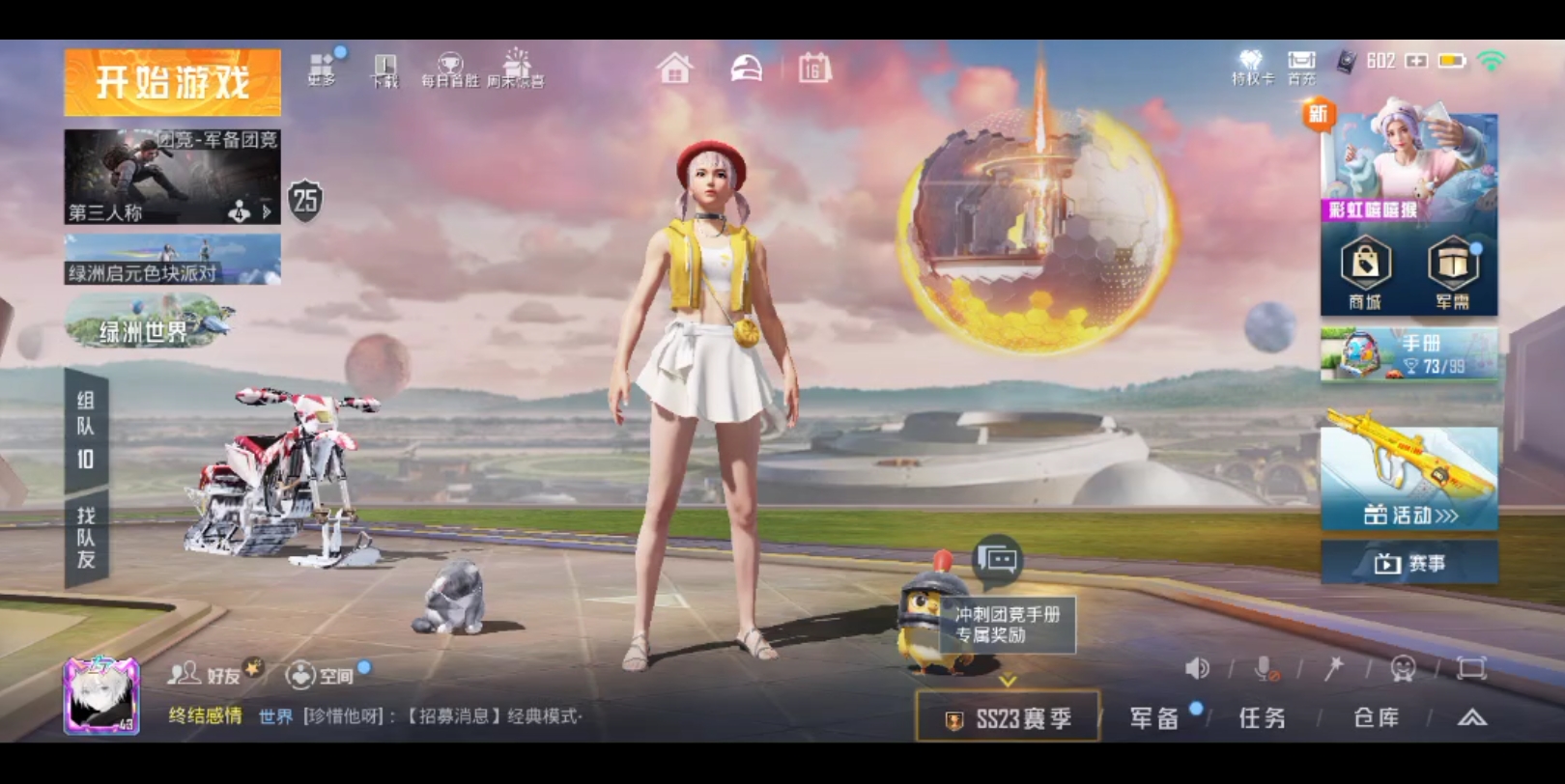Open the 周末惊喜 gift box icon
Image resolution: width=1565 pixels, height=784 pixels.
tap(518, 66)
